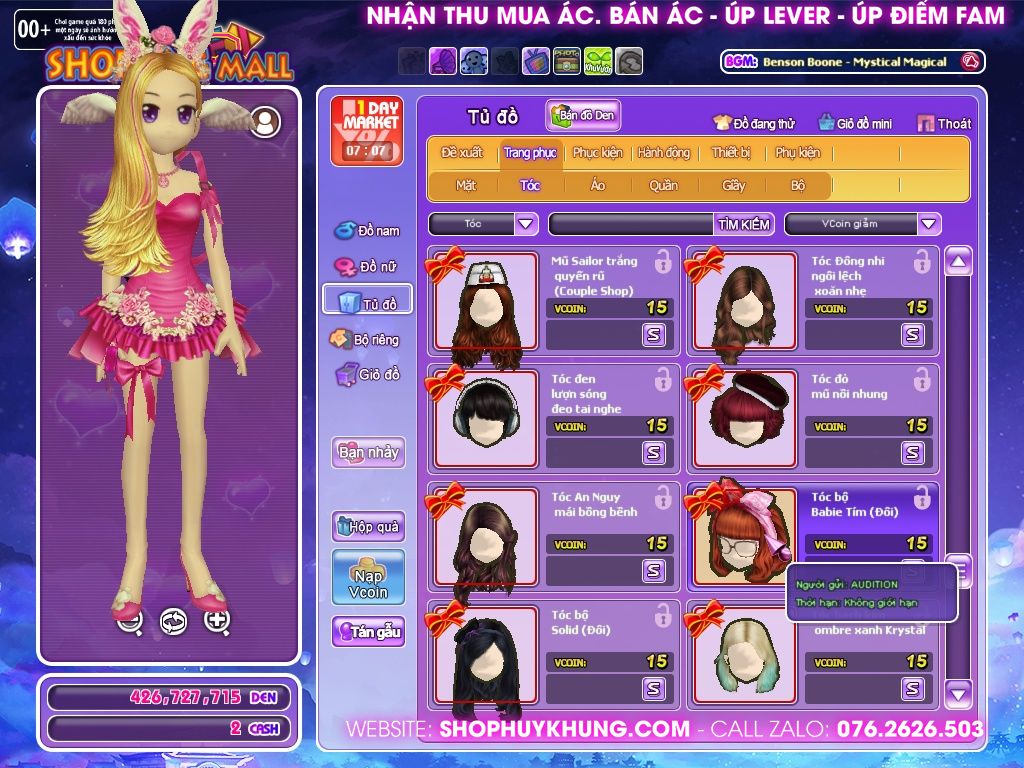Click the Bạn nhảy button
The image size is (1024, 768).
(x=368, y=452)
